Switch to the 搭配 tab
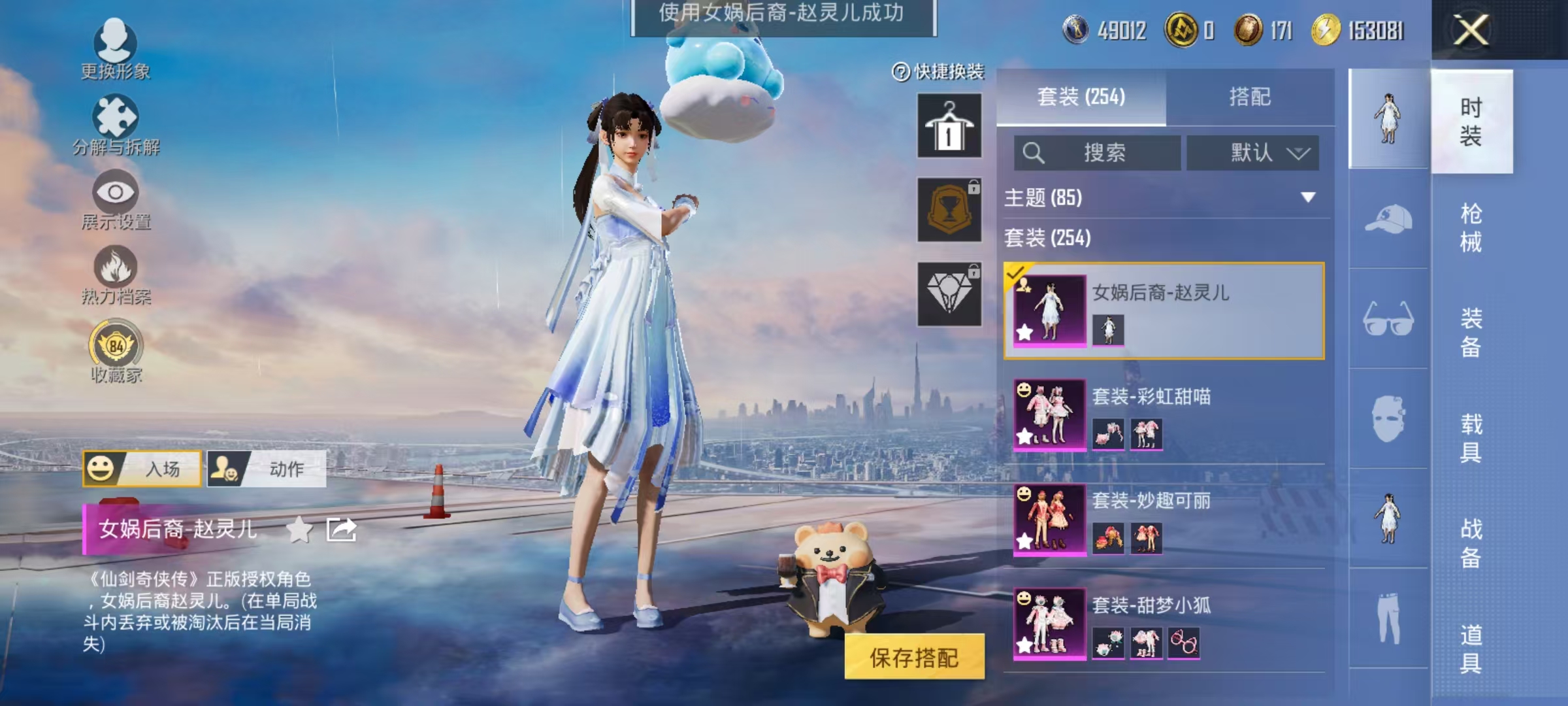 [1250, 97]
